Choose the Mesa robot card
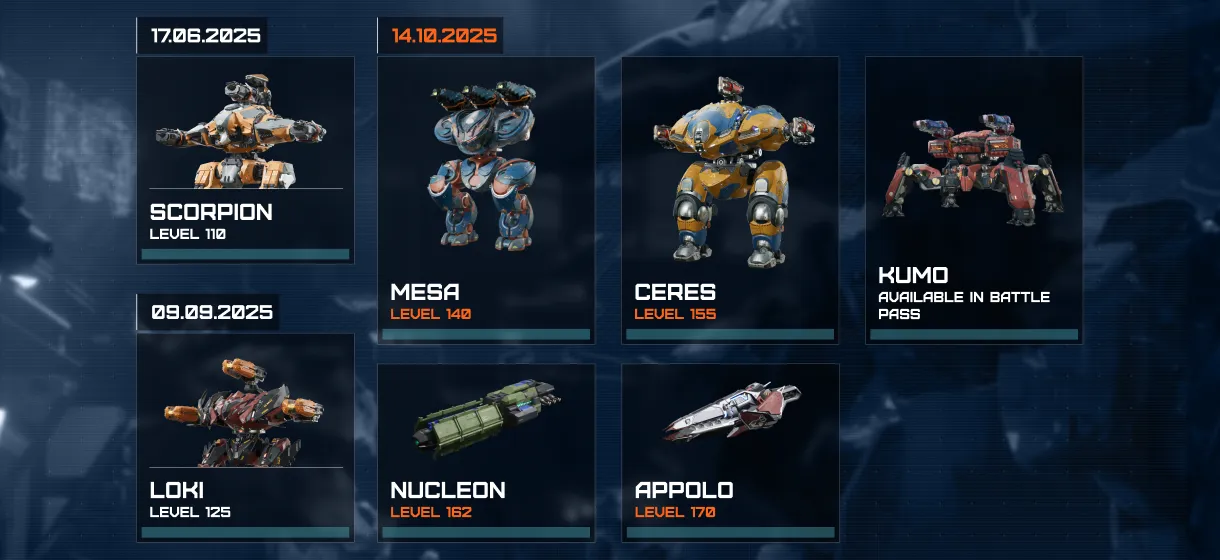Image resolution: width=1220 pixels, height=560 pixels. (486, 200)
